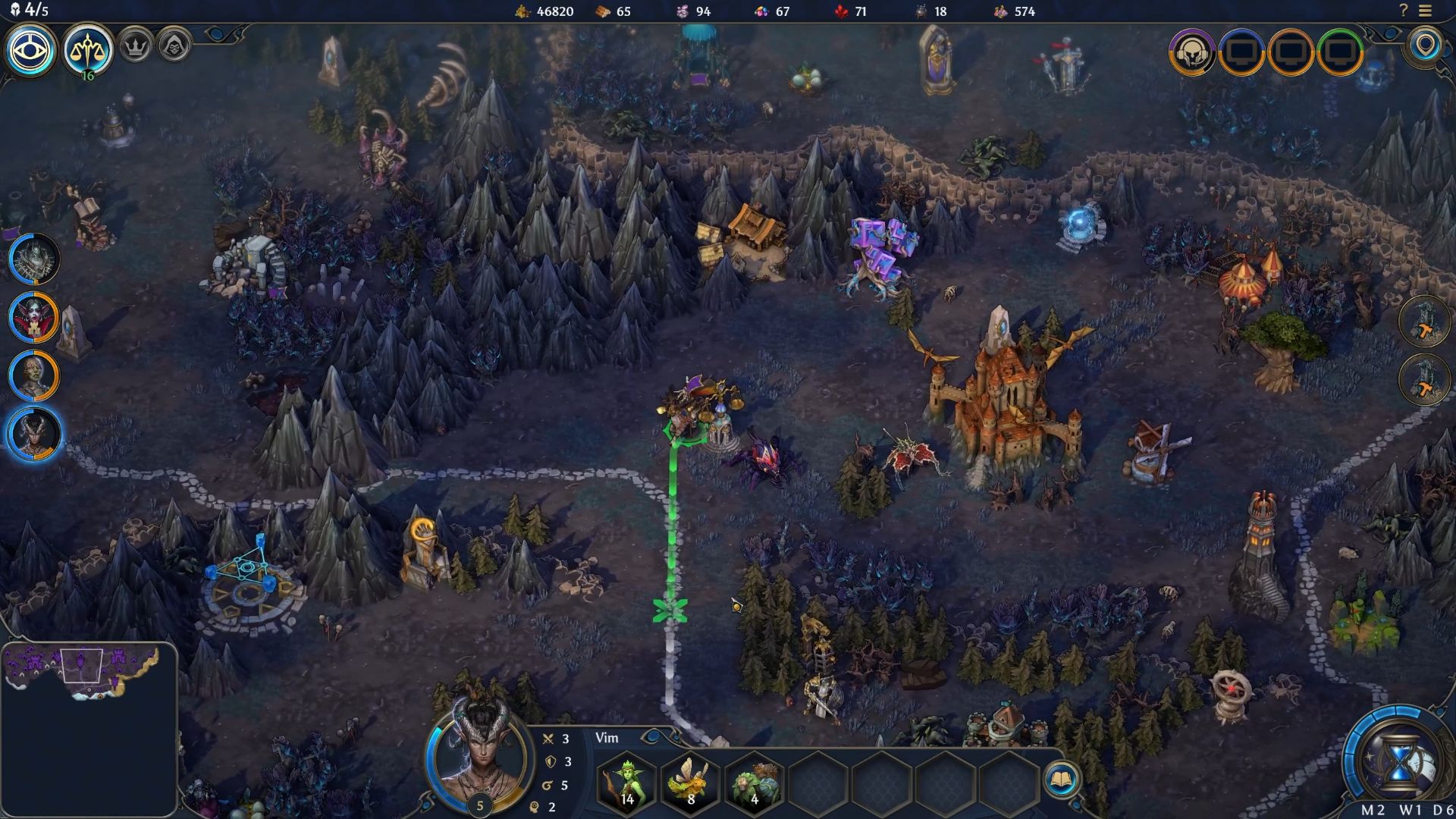Select the red-collared vampire hero portrait
Image resolution: width=1456 pixels, height=819 pixels.
point(34,316)
